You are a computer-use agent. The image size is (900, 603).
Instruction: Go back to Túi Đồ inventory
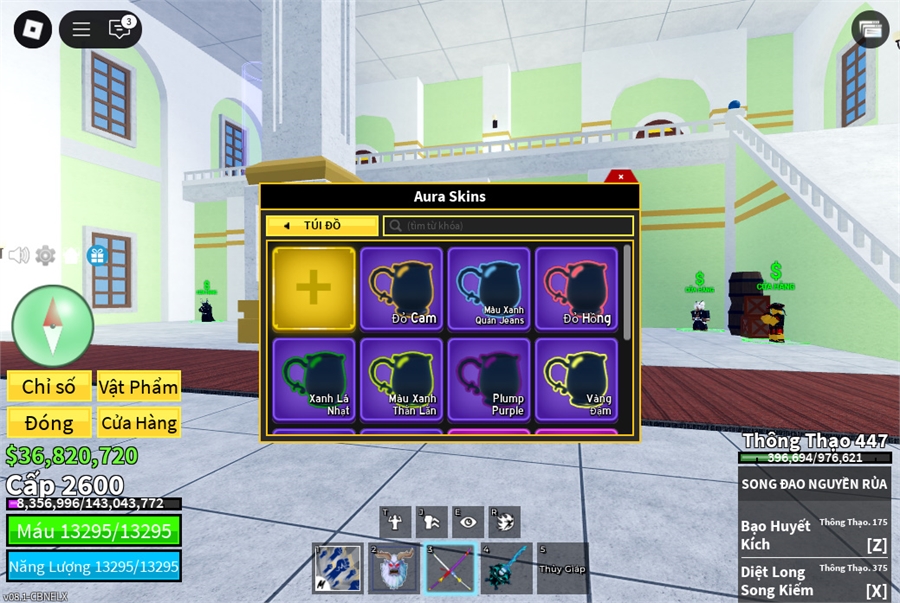321,226
